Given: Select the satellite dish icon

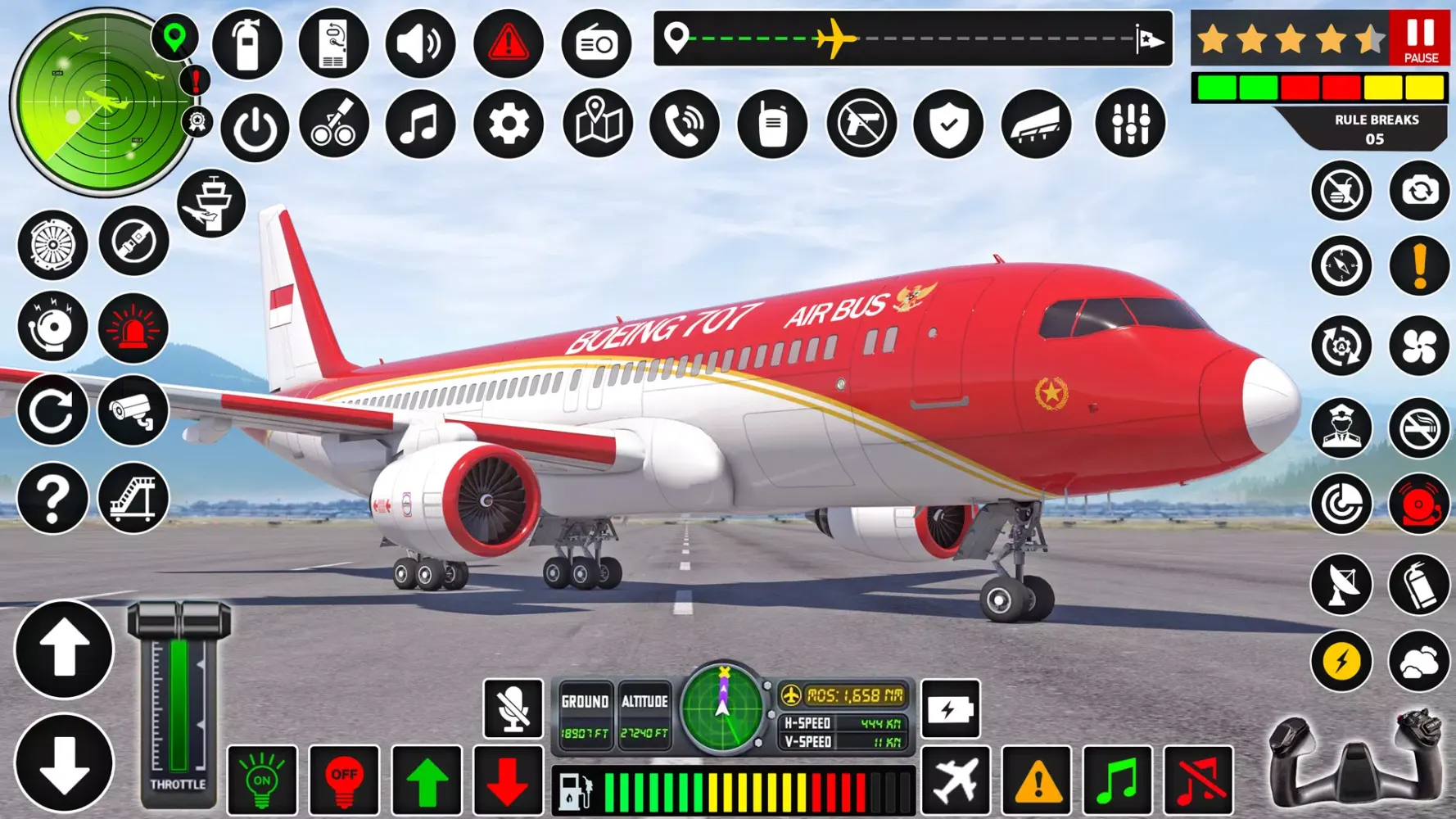Looking at the screenshot, I should click(1342, 585).
